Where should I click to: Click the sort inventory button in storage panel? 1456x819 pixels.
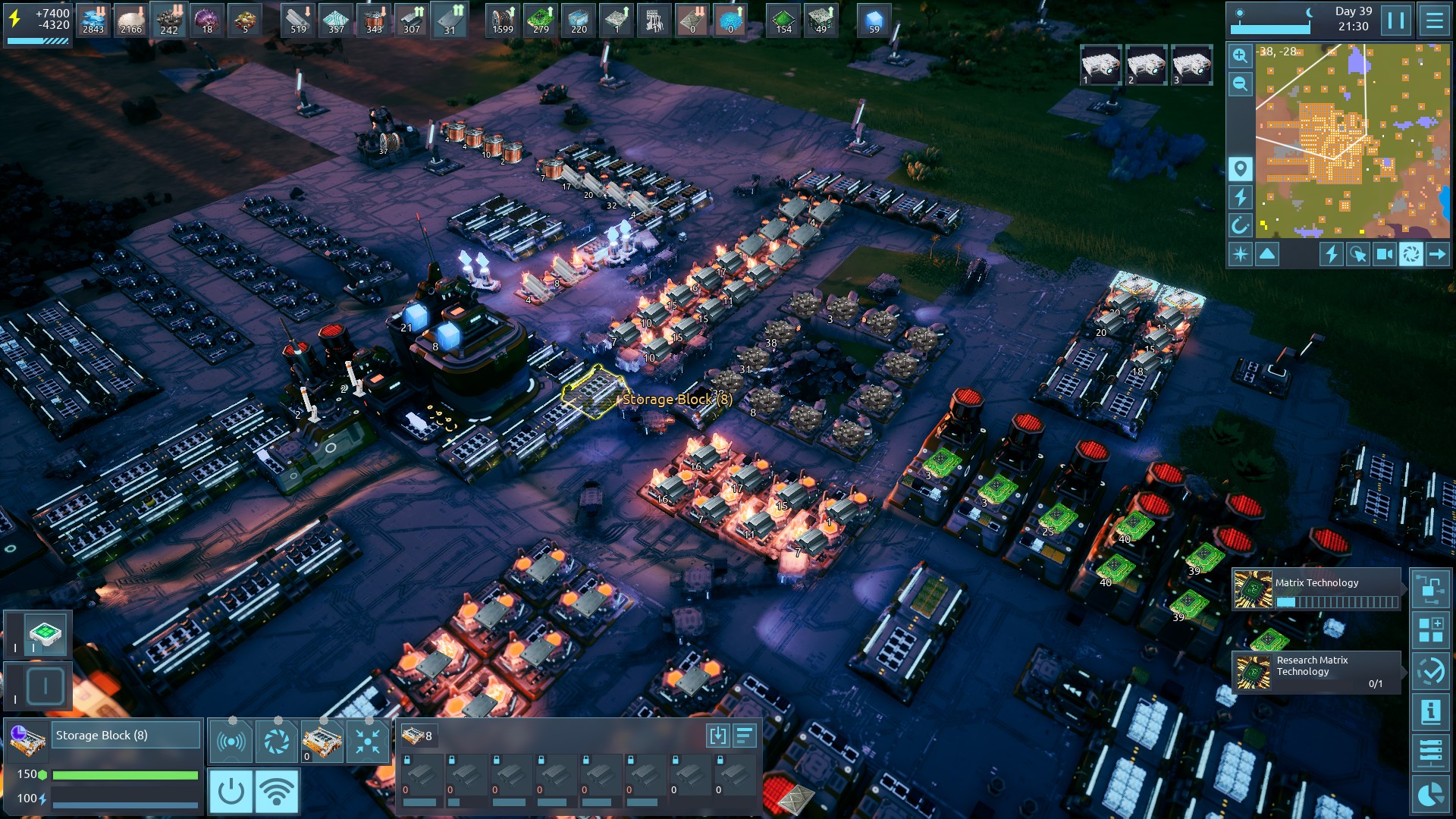pyautogui.click(x=745, y=736)
